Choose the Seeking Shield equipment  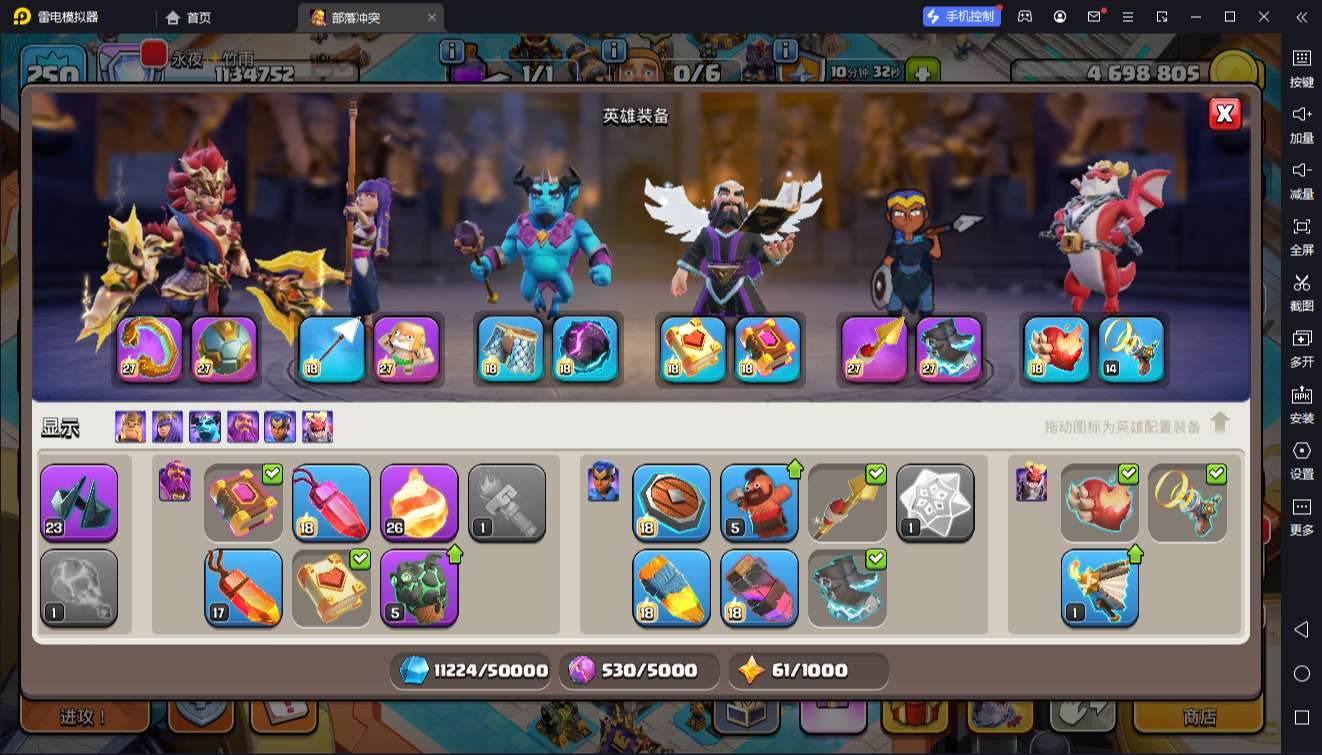671,502
